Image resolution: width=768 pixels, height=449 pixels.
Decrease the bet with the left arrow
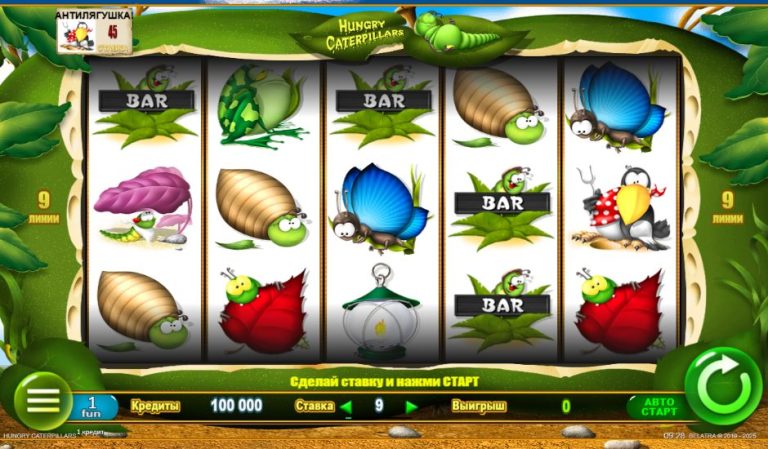346,406
